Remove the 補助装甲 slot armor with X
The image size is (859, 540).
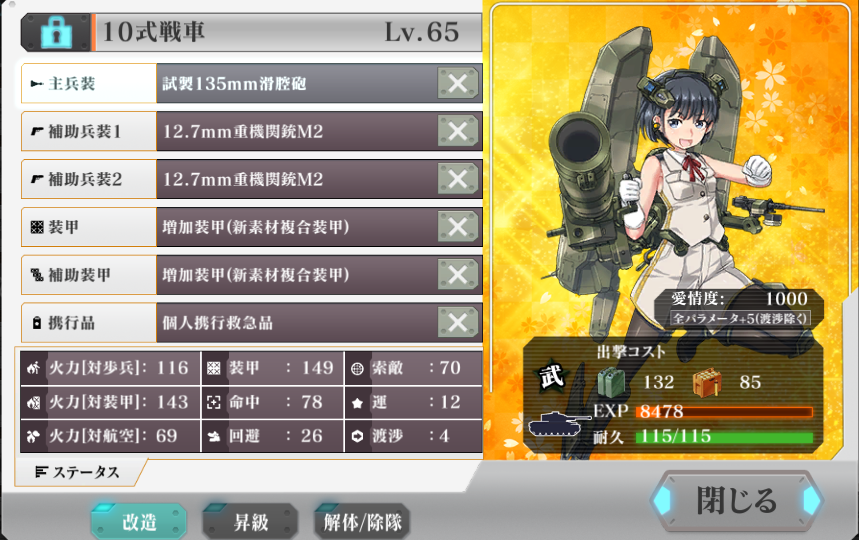(458, 275)
